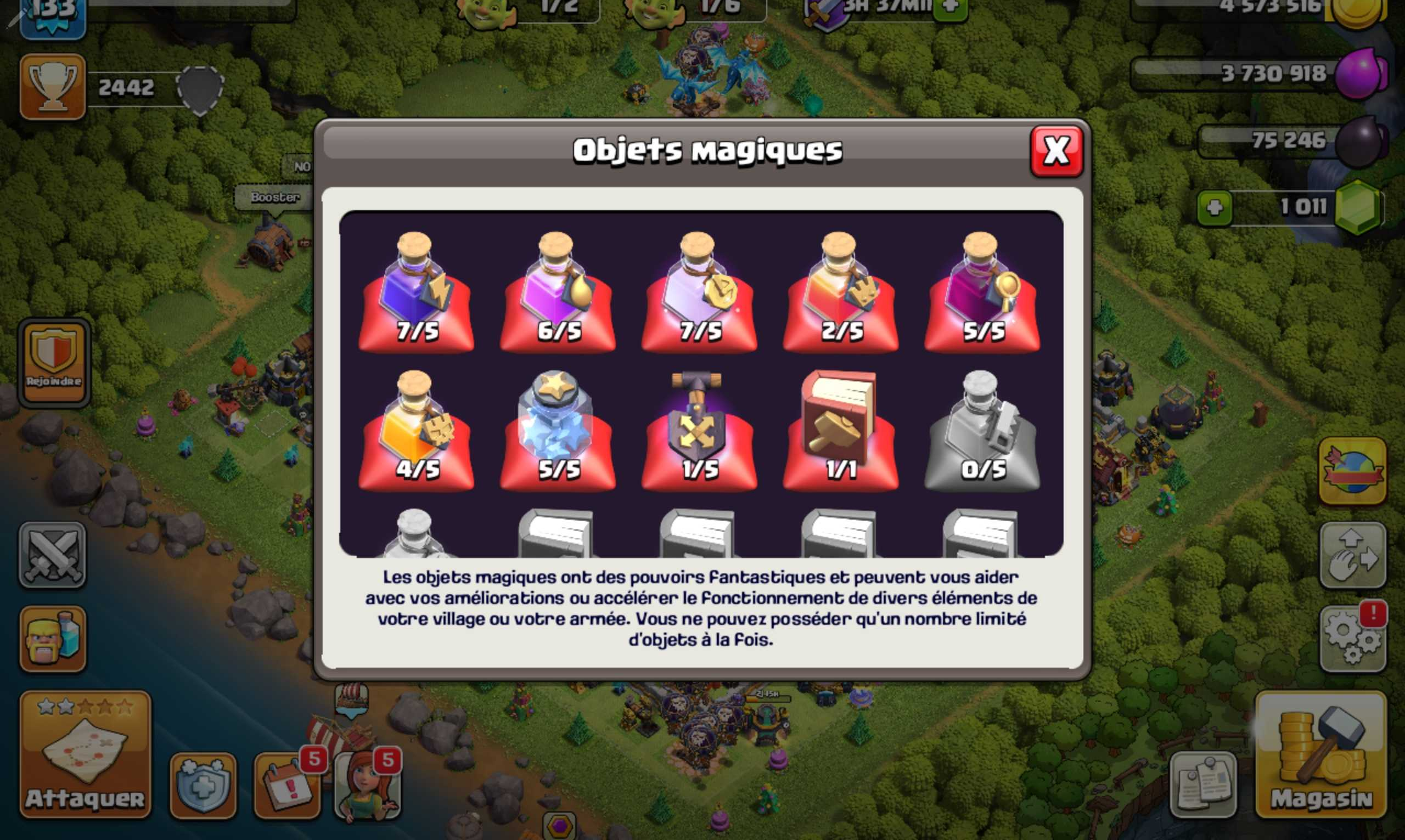Screen dimensions: 1405x840
Task: Open the Rejoindre clan shield
Action: tap(54, 362)
